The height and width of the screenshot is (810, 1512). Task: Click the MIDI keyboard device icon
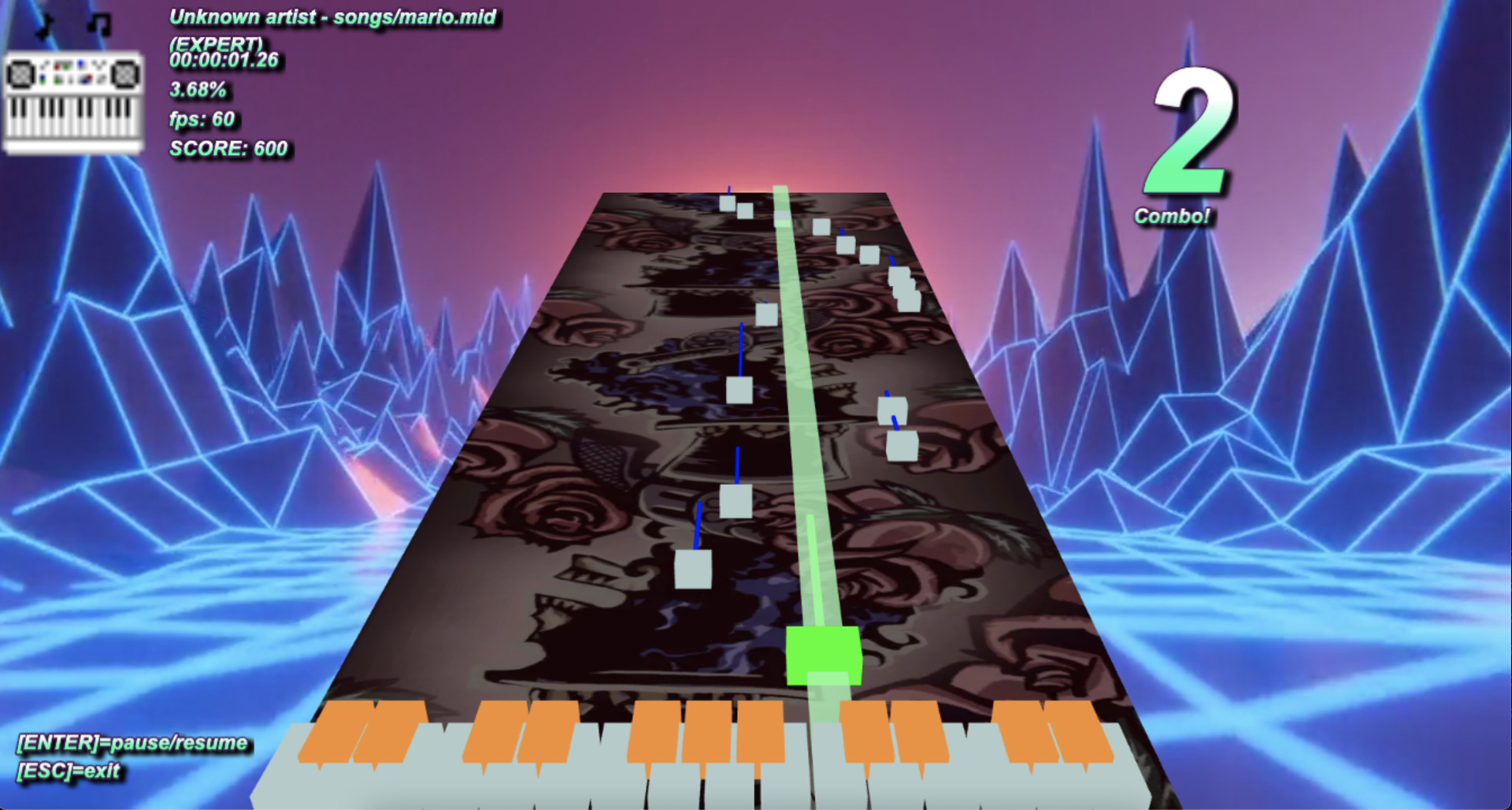tap(73, 102)
